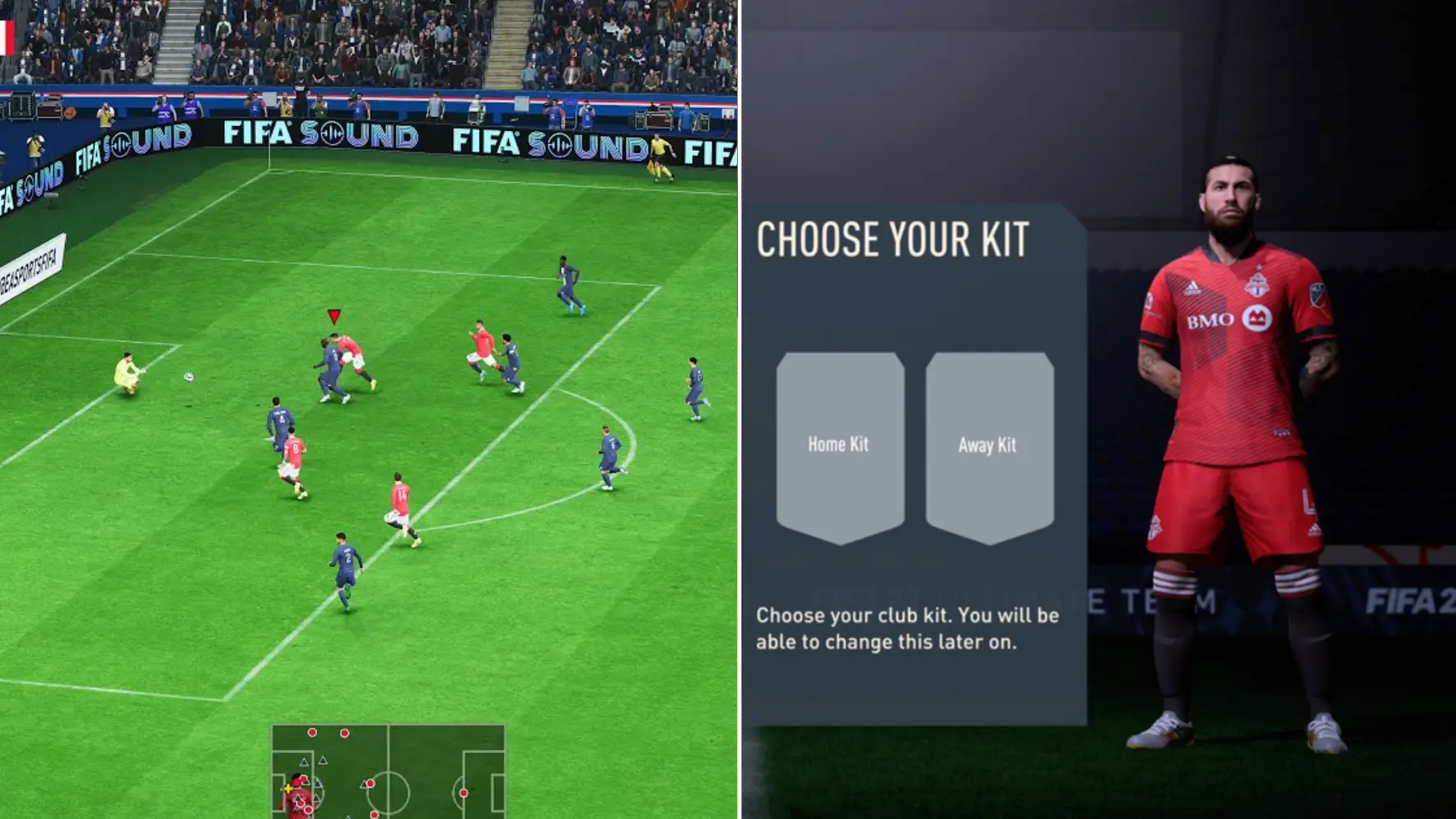Select the Home Kit card
The image size is (1456, 819).
point(838,445)
